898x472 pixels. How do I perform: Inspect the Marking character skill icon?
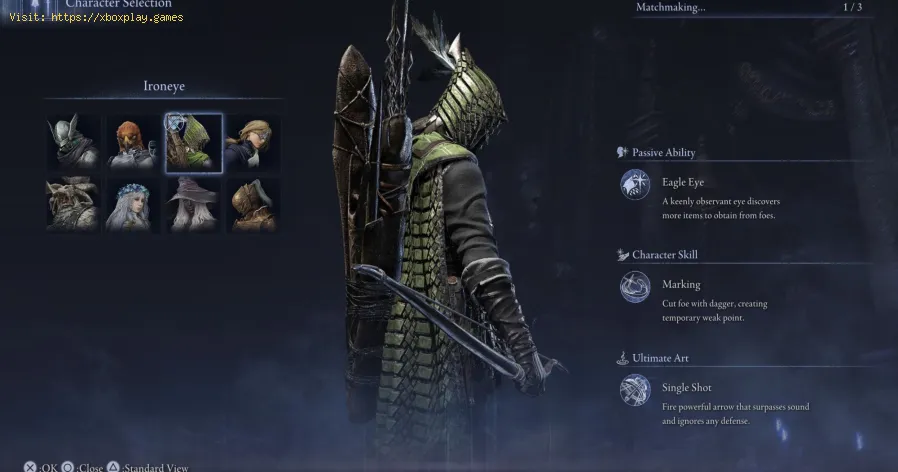[635, 287]
